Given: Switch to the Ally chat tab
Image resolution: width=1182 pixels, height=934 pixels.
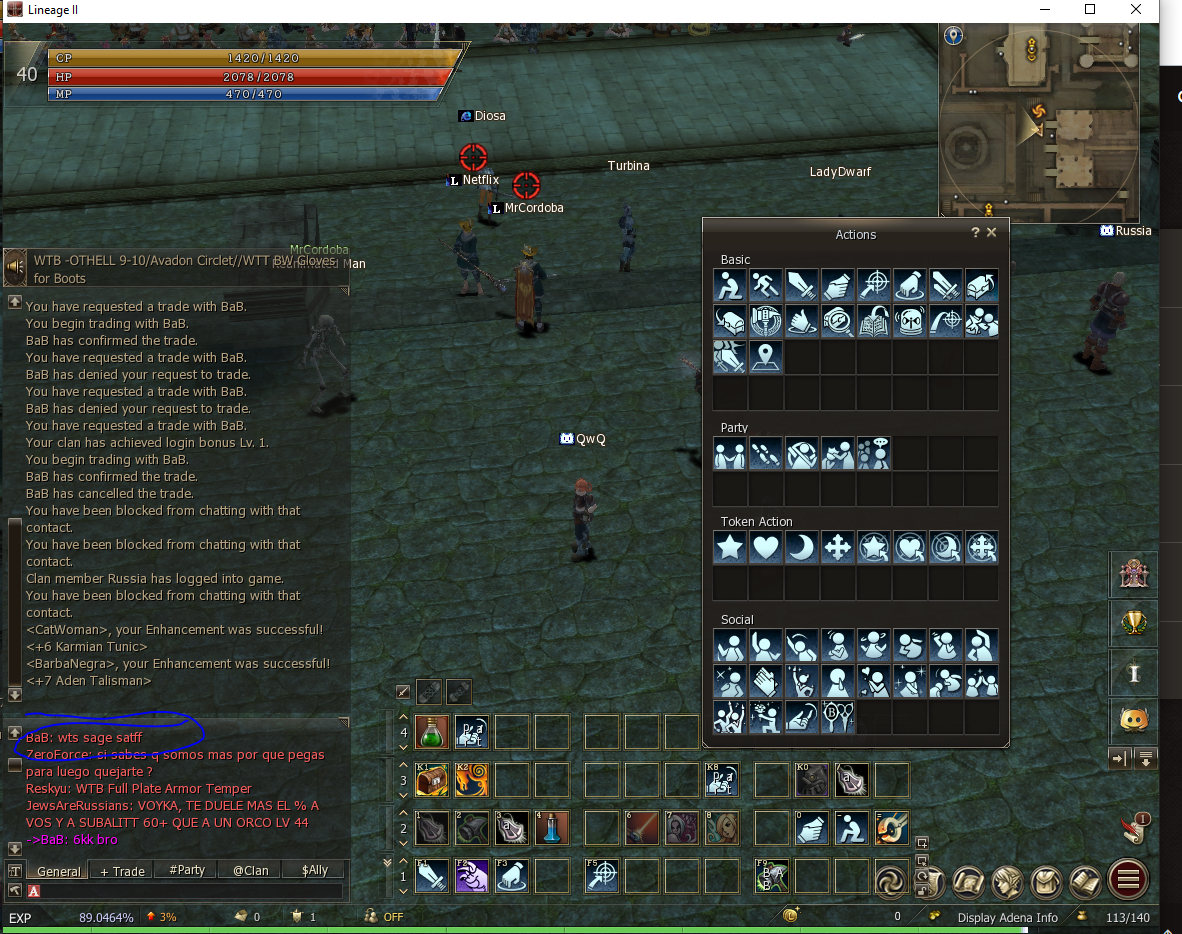Looking at the screenshot, I should 314,870.
